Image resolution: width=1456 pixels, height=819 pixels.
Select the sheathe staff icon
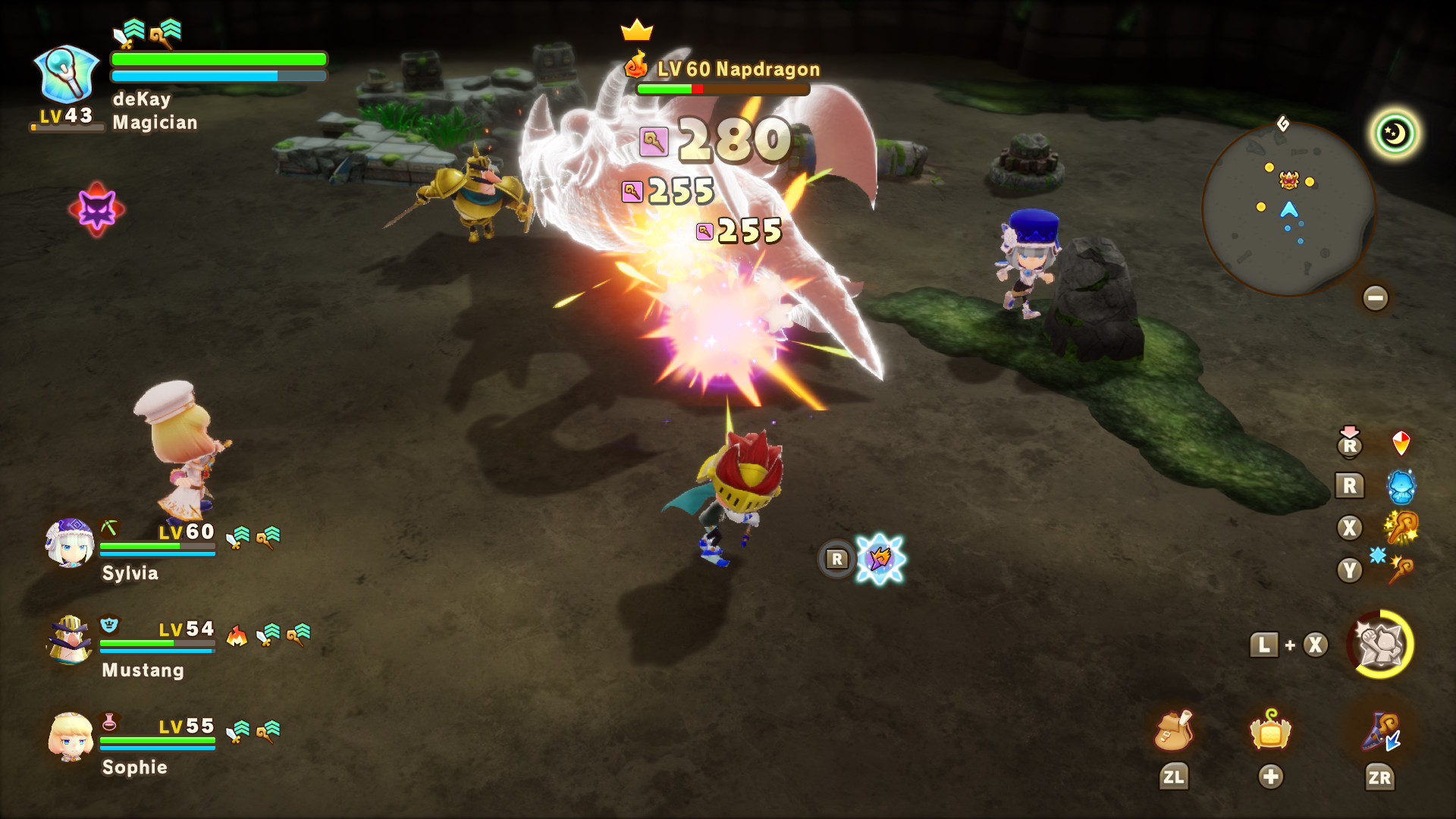1380,733
